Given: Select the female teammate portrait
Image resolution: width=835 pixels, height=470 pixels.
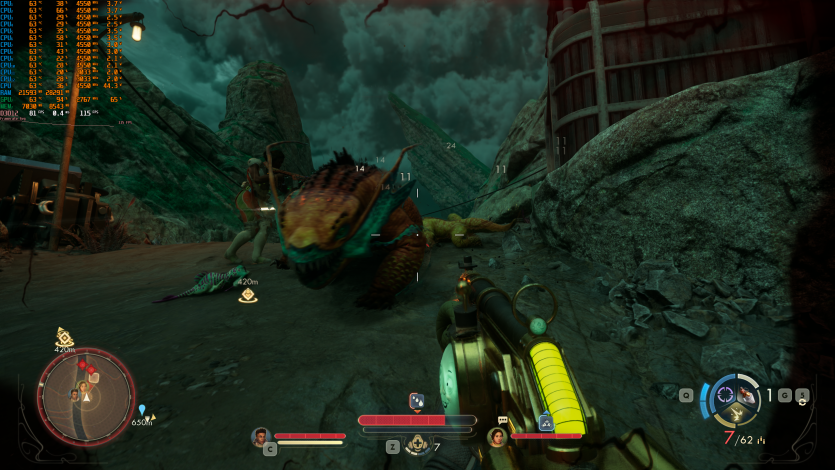Looking at the screenshot, I should tap(495, 437).
